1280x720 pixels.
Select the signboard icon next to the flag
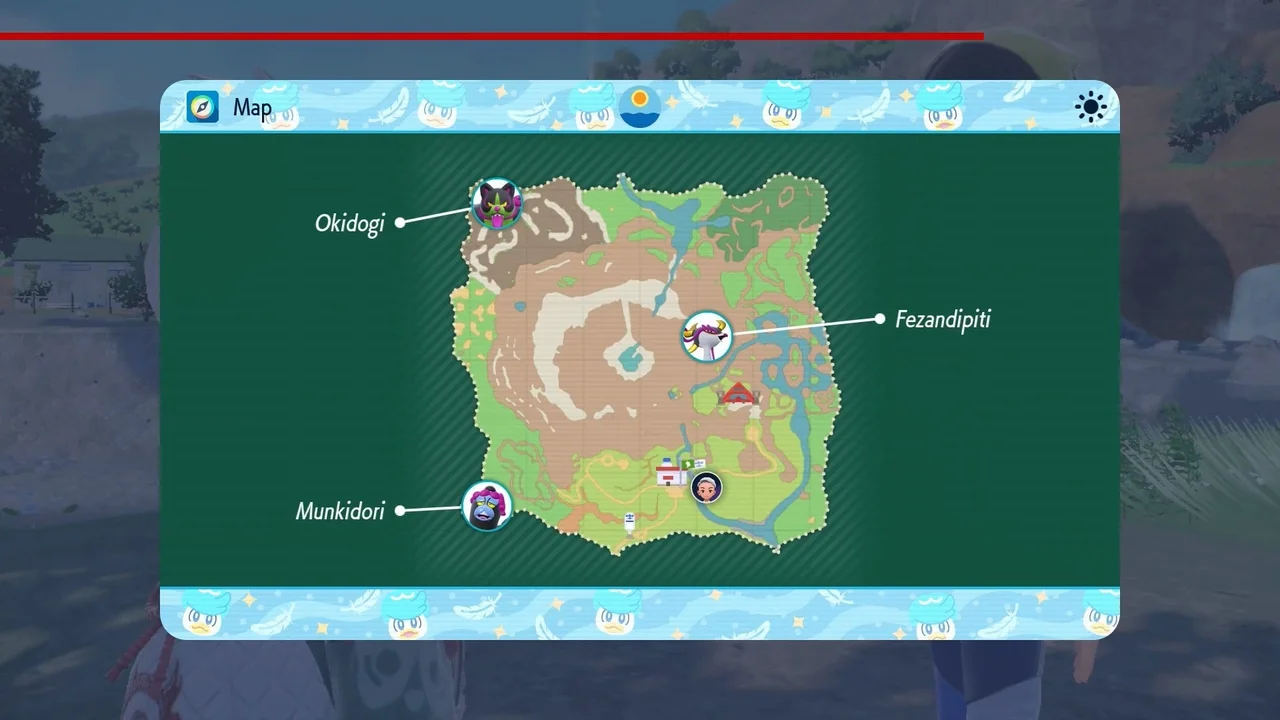click(699, 464)
